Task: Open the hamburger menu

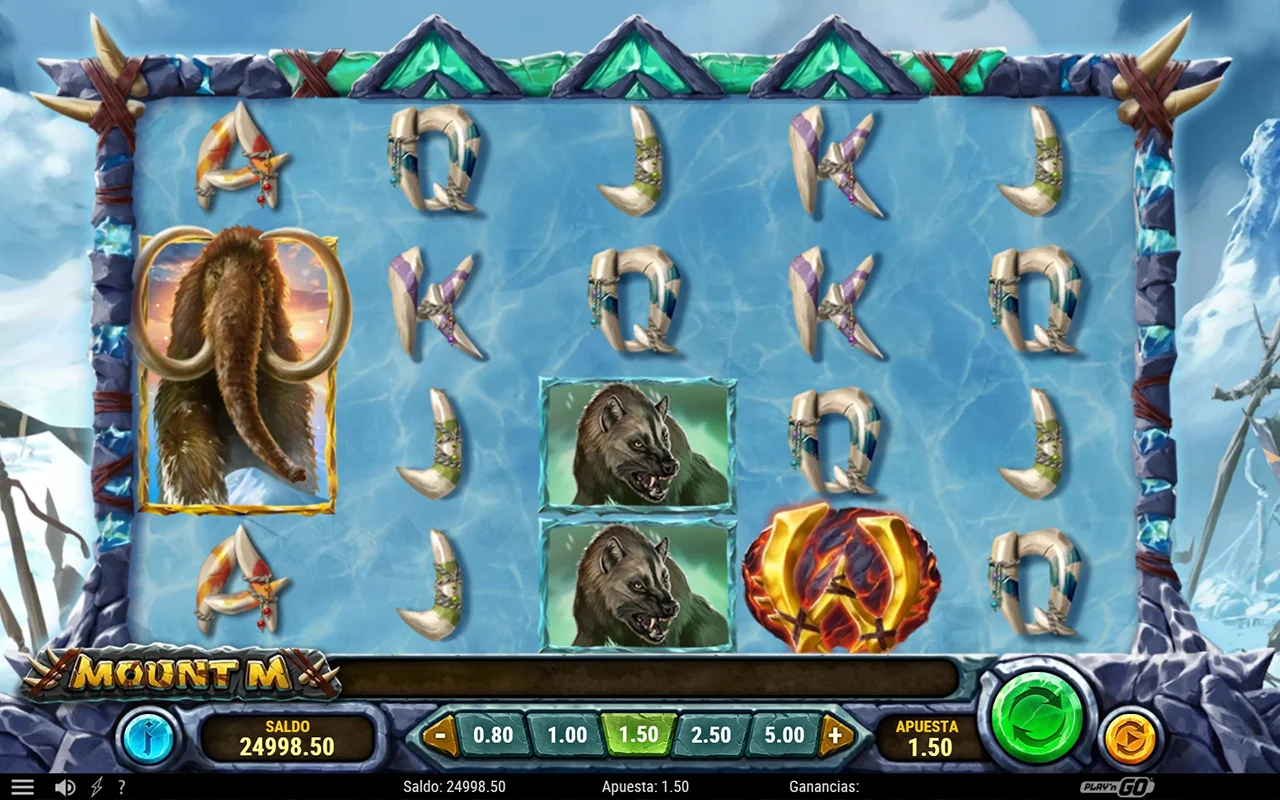Action: [22, 787]
